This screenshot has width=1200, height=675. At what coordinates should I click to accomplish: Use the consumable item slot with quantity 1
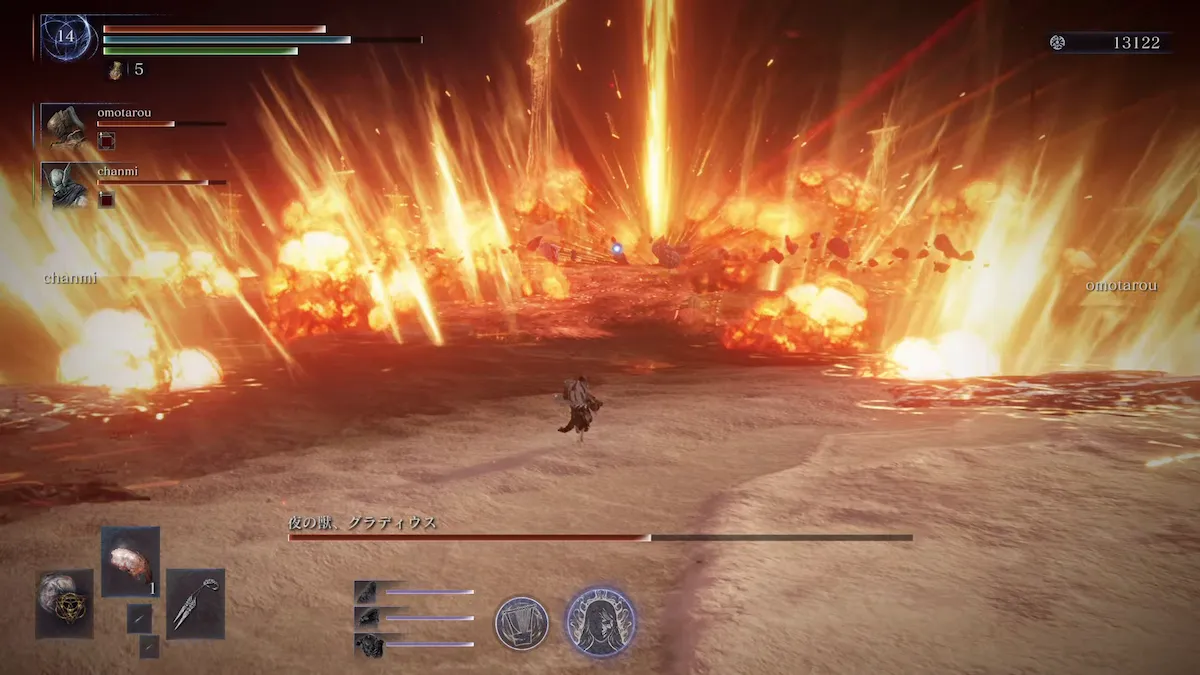[130, 561]
